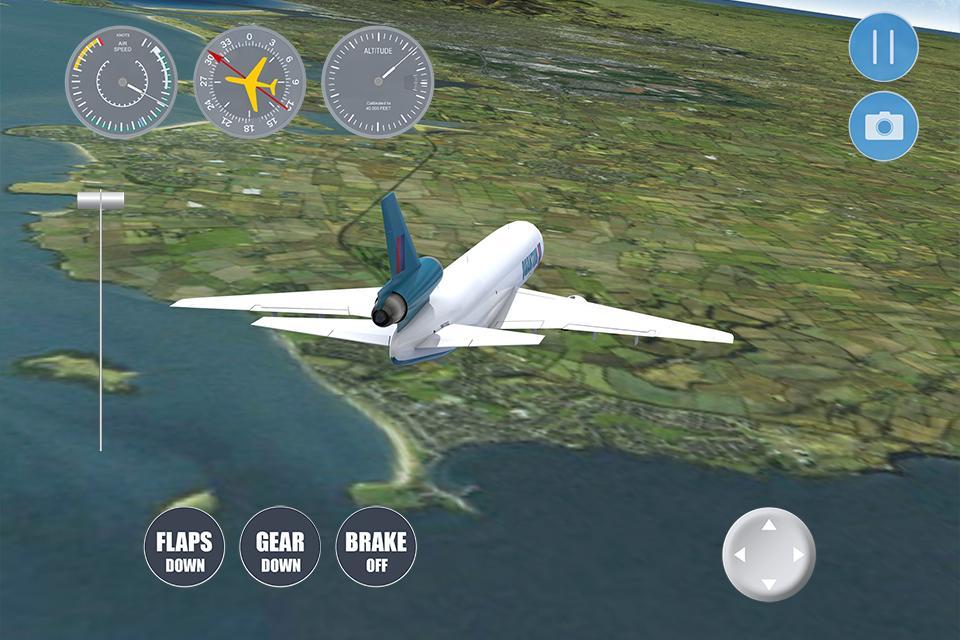Tap the right arrow on directional joystick
960x640 pixels.
[x=798, y=554]
